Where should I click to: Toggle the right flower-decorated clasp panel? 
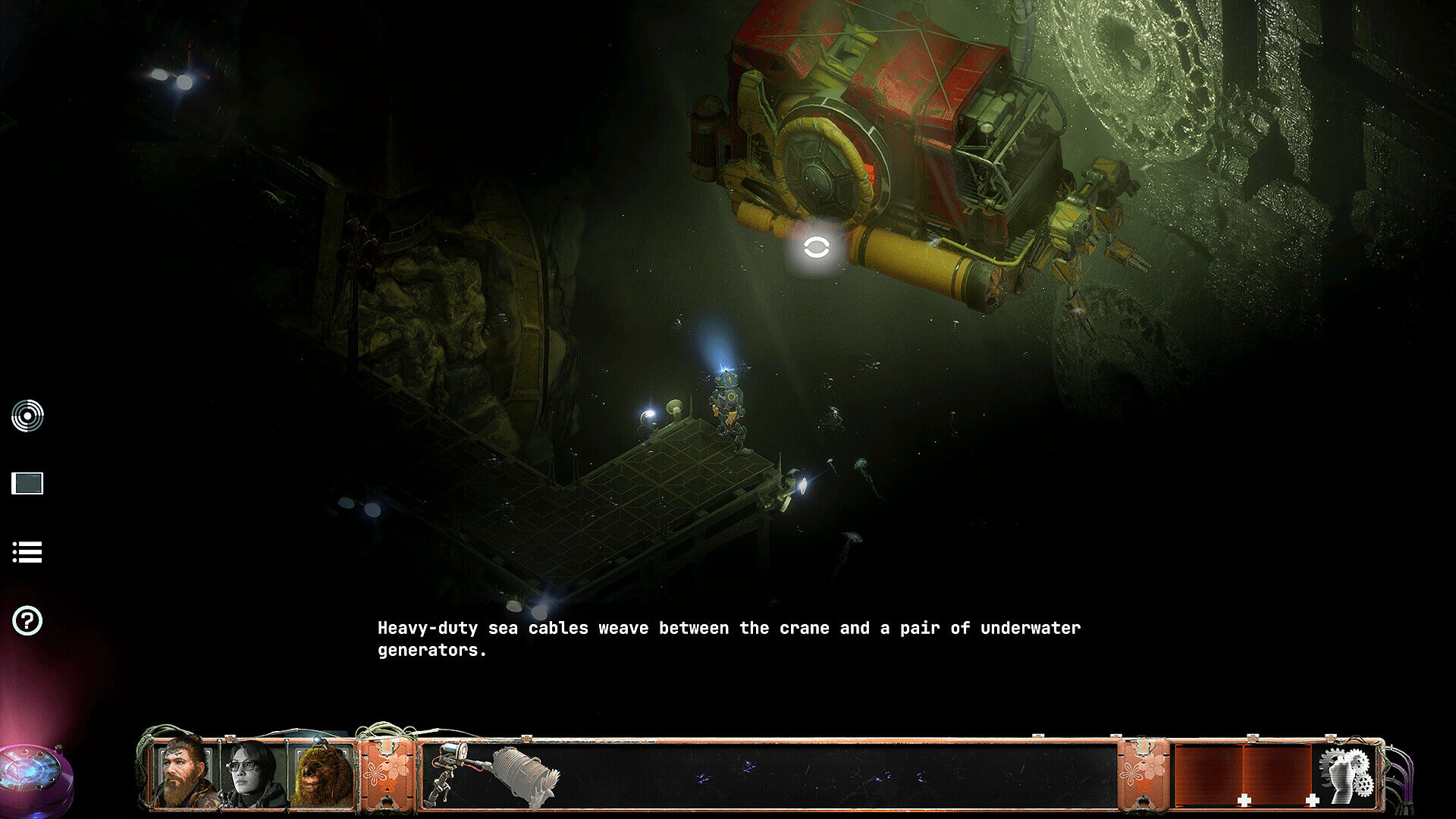(x=1141, y=773)
